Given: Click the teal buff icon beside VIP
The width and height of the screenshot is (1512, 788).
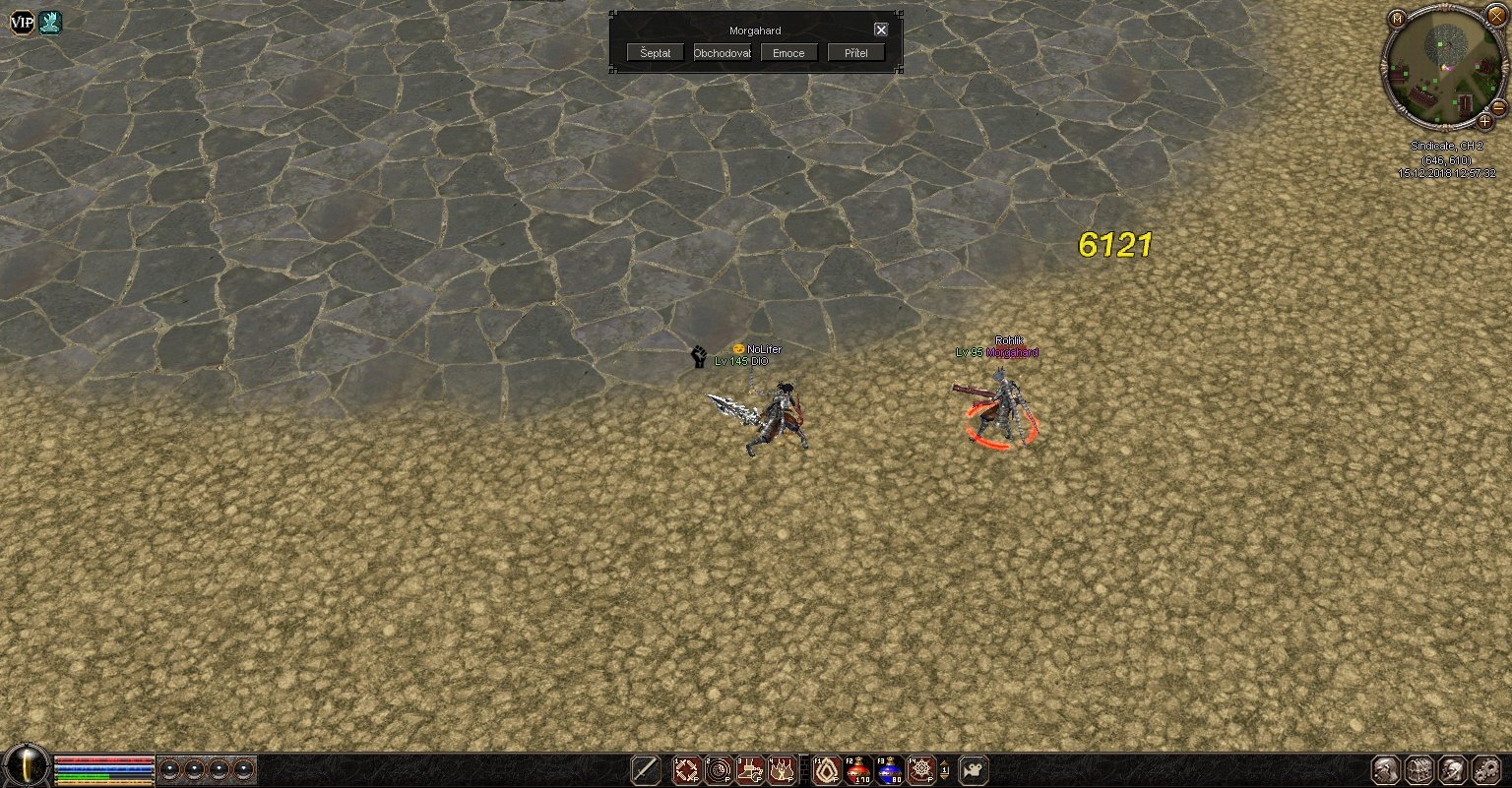Looking at the screenshot, I should (50, 23).
